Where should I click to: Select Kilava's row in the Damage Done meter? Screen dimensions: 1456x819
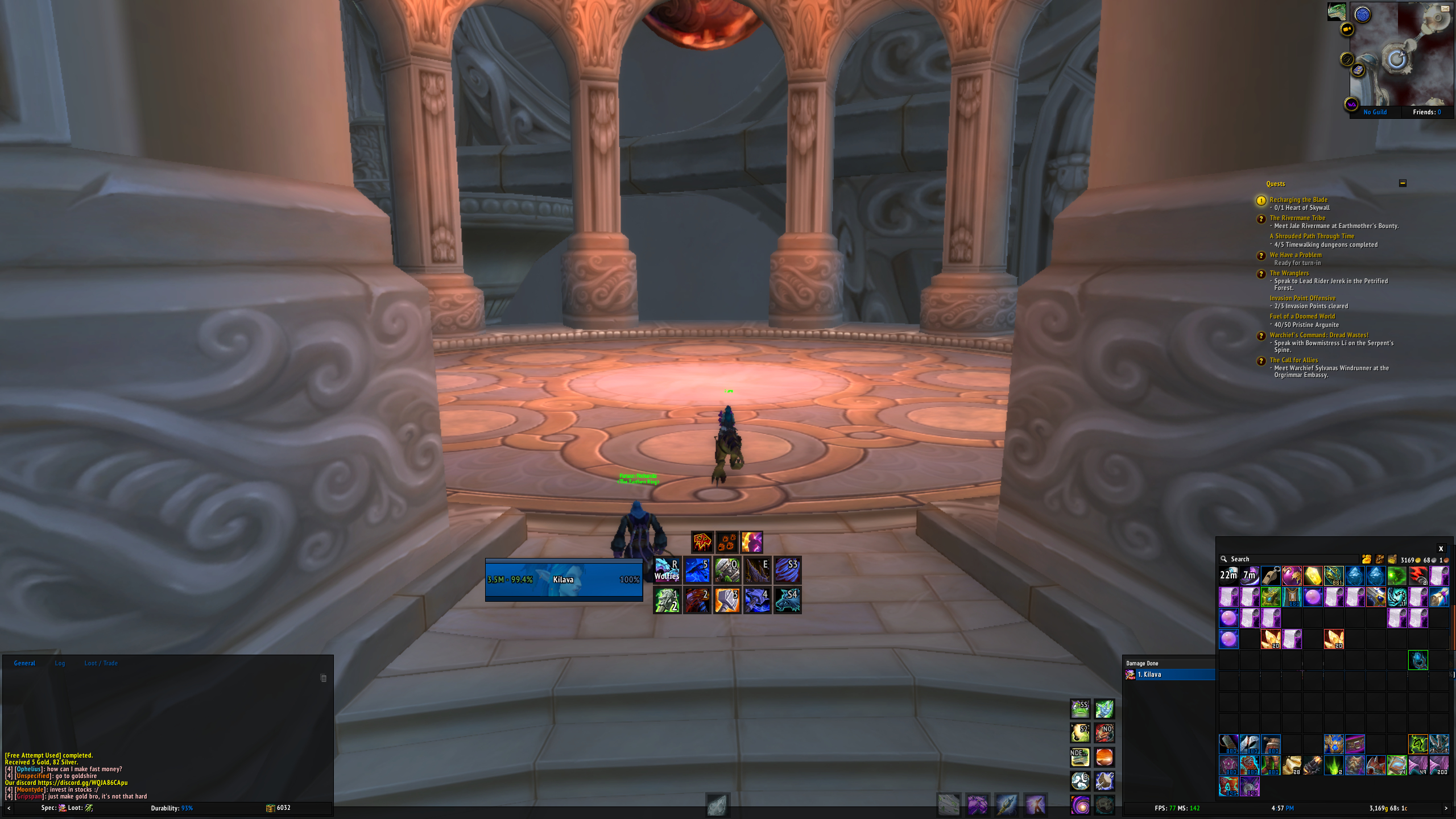1169,675
